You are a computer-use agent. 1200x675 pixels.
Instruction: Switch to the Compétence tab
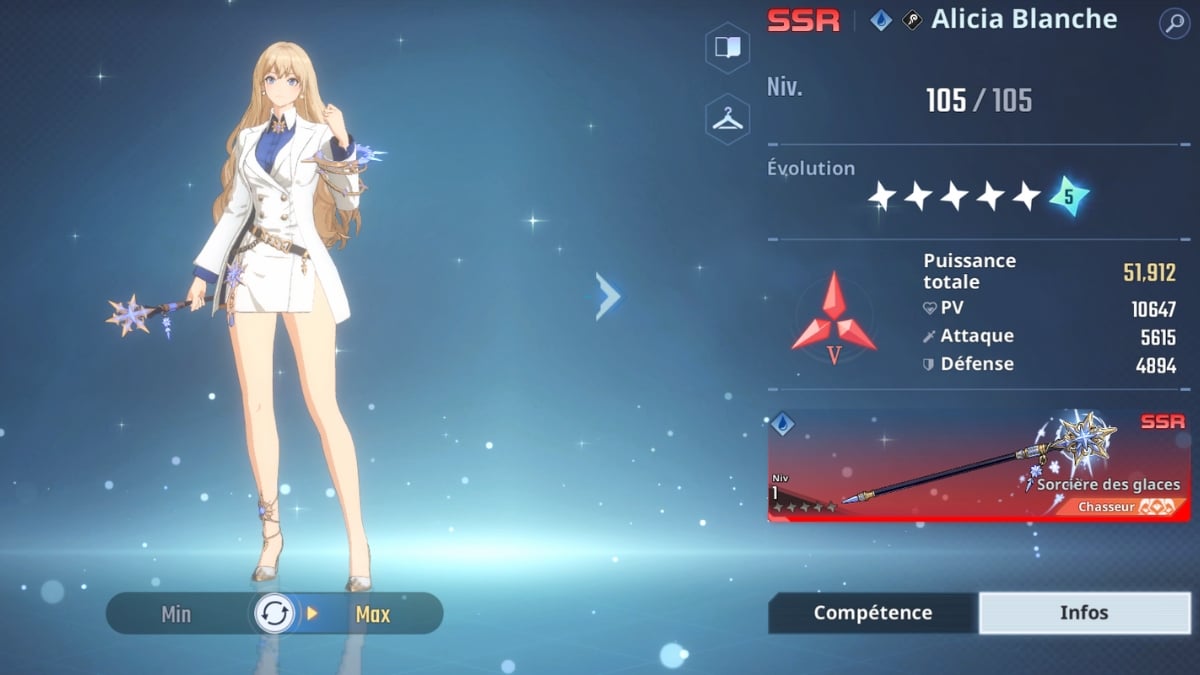click(872, 613)
